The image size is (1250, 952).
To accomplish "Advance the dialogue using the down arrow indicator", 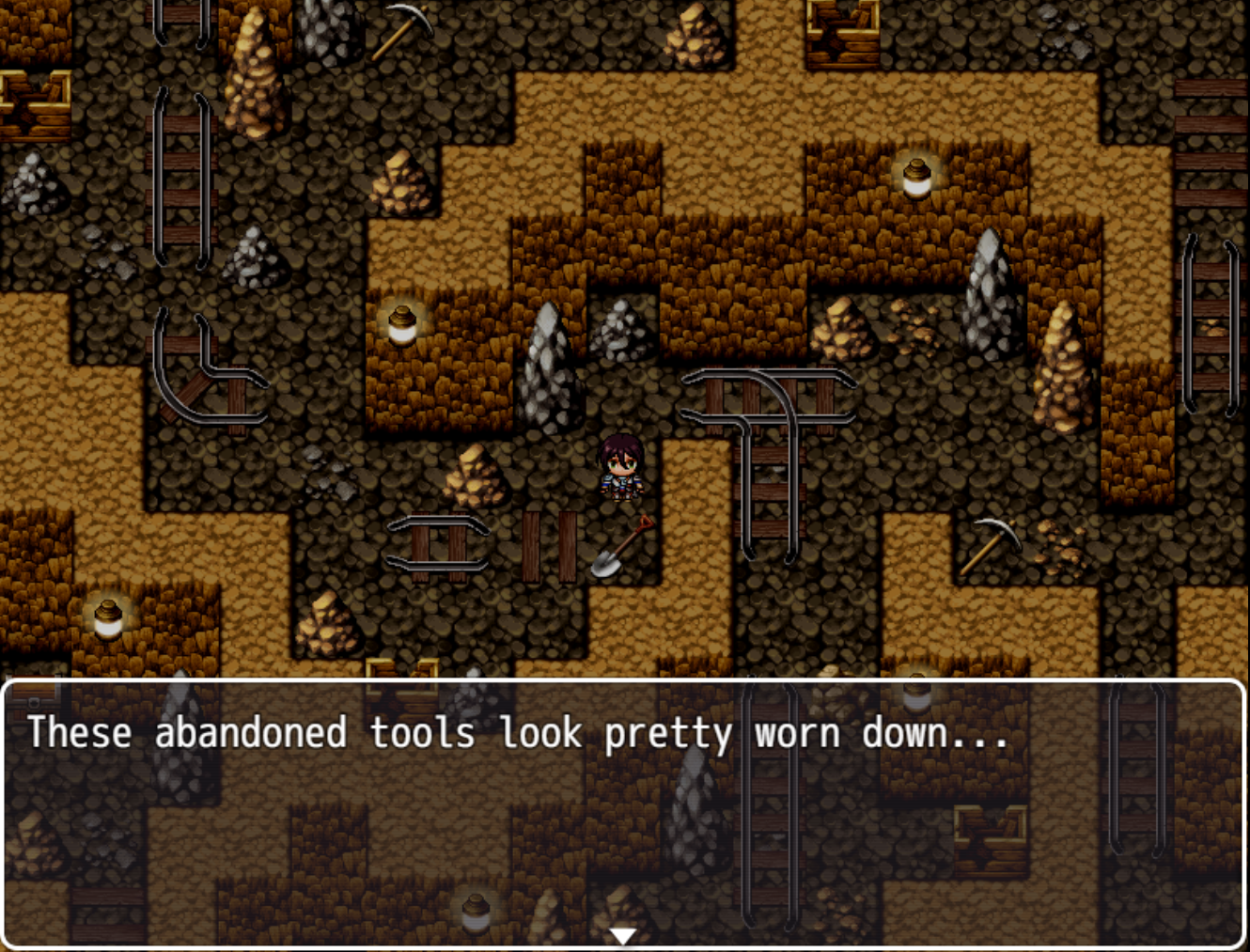I will [x=624, y=935].
